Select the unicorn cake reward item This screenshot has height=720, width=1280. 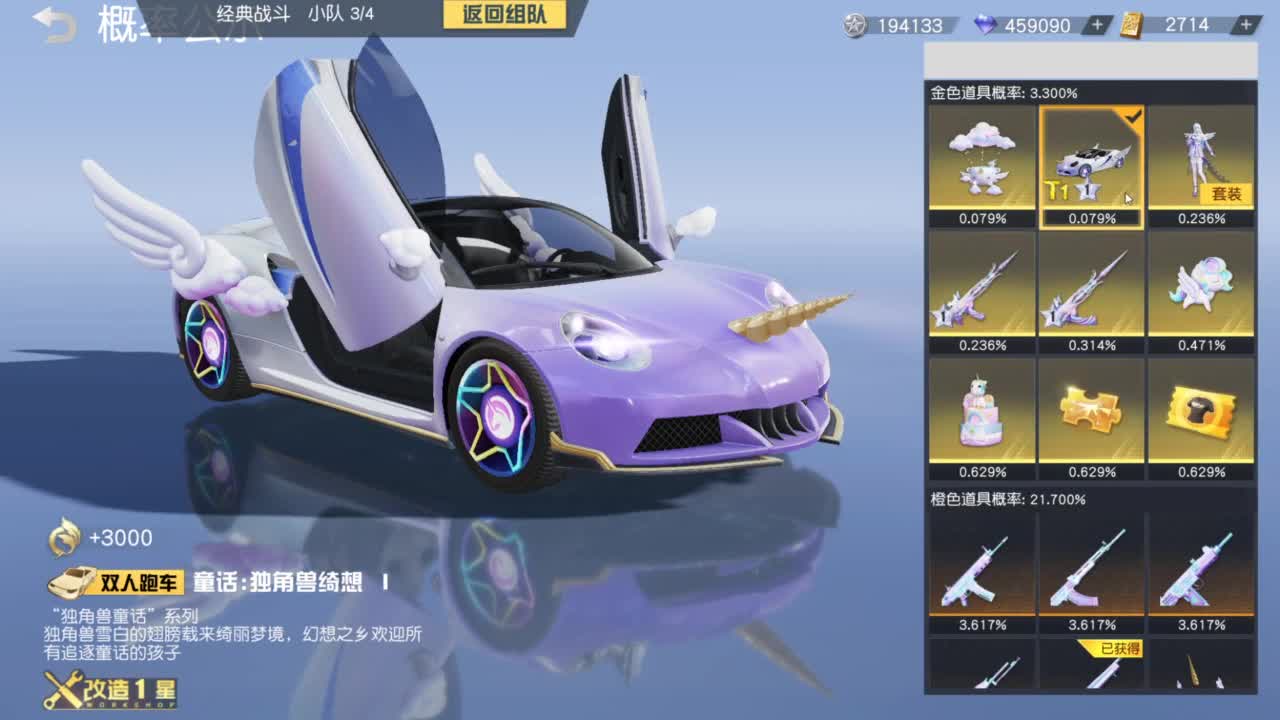coord(981,412)
